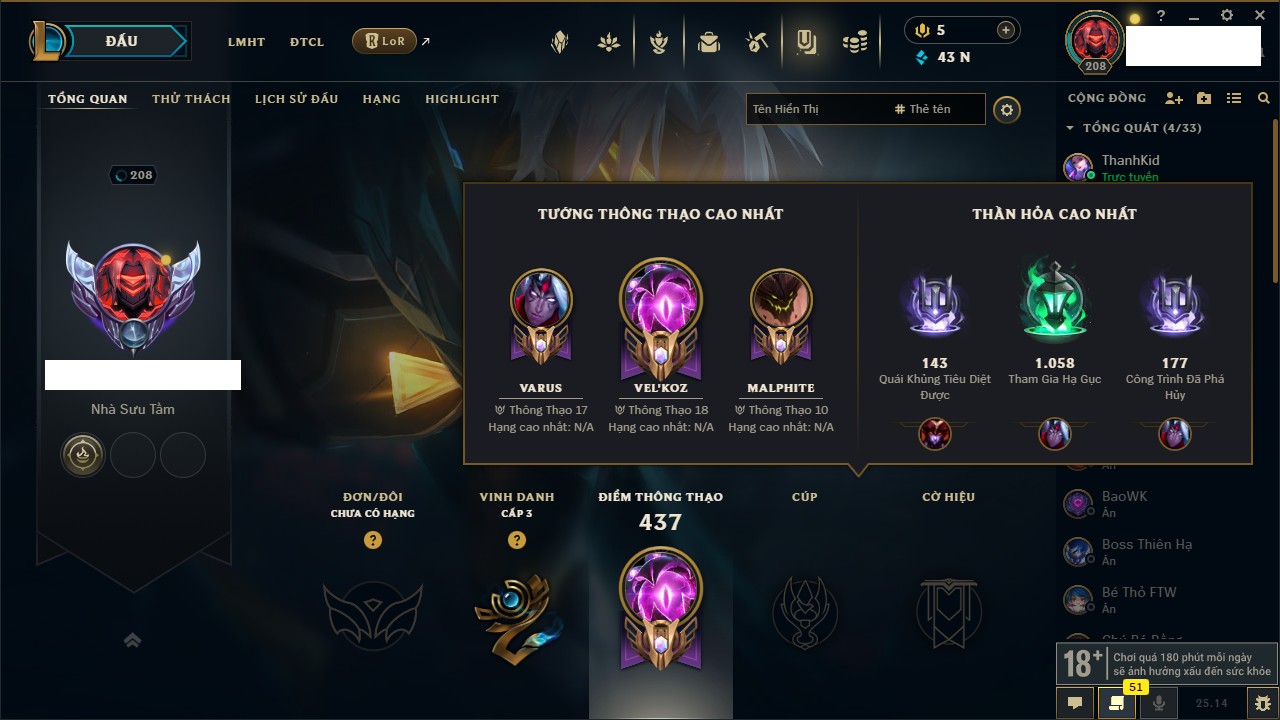1280x720 pixels.
Task: Open the crafting hammer loot icon
Action: tap(757, 42)
